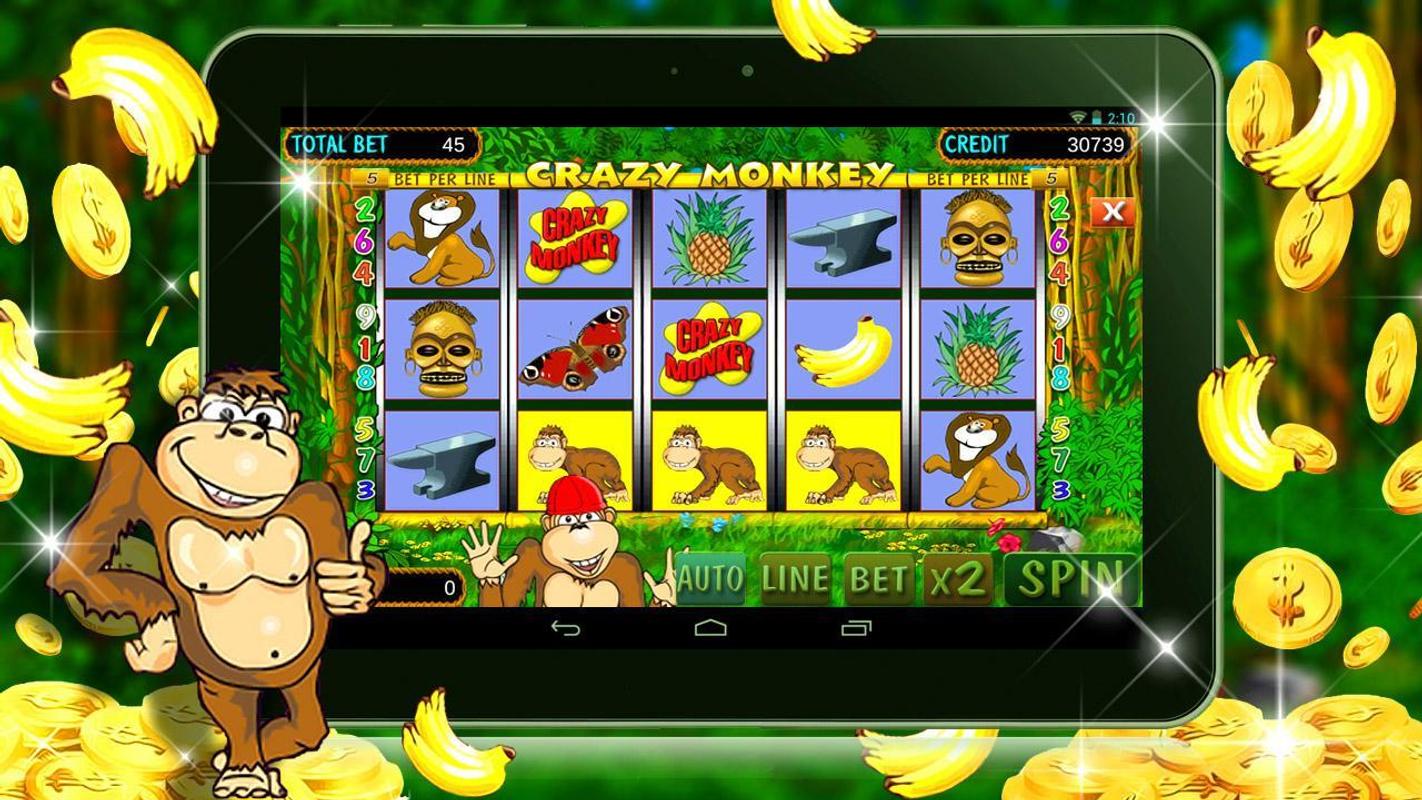Close the game with the red X
This screenshot has width=1422, height=800.
[1112, 211]
